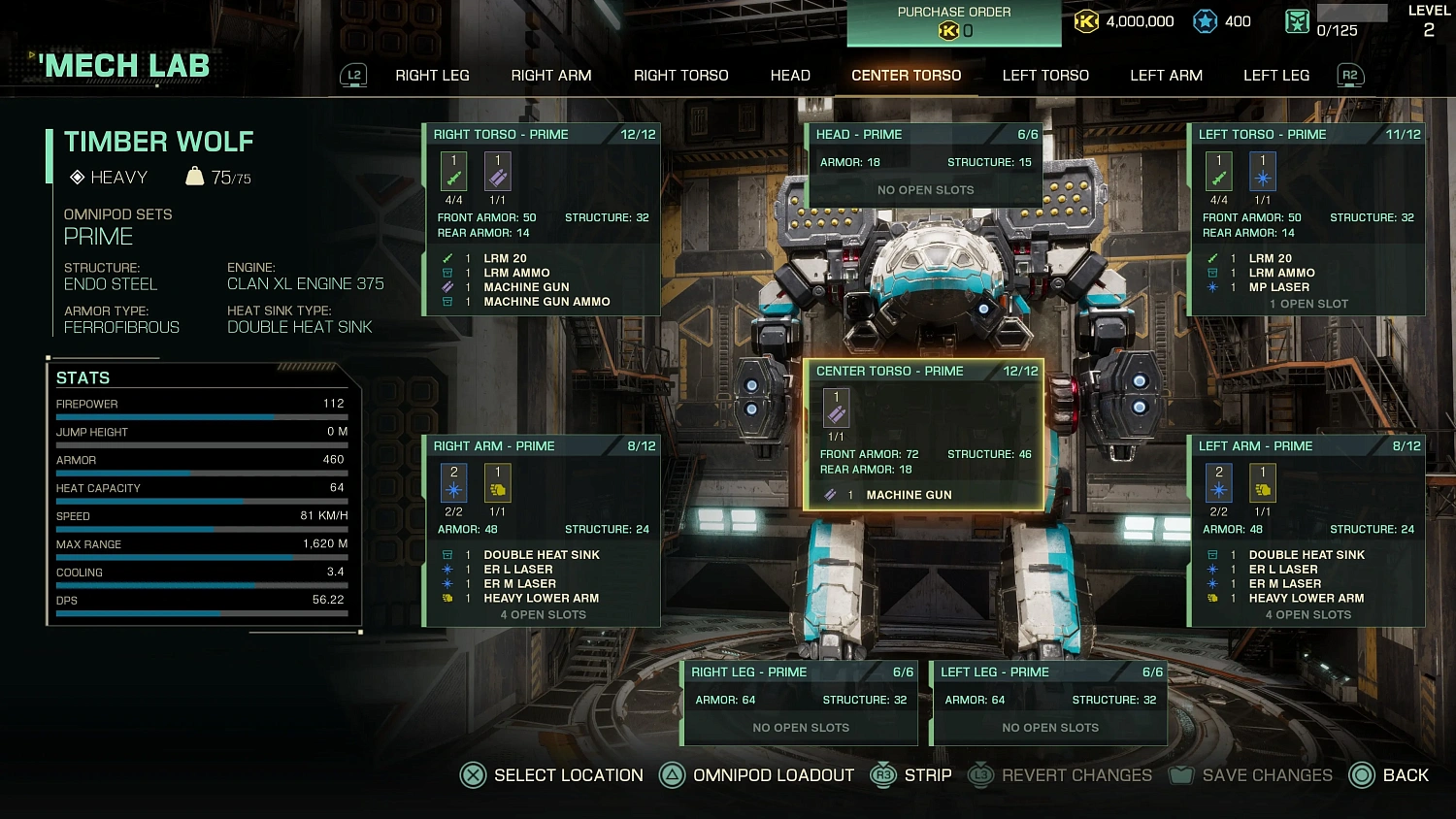Click the blue star currency icon in top bar
The image size is (1456, 819).
click(x=1204, y=20)
